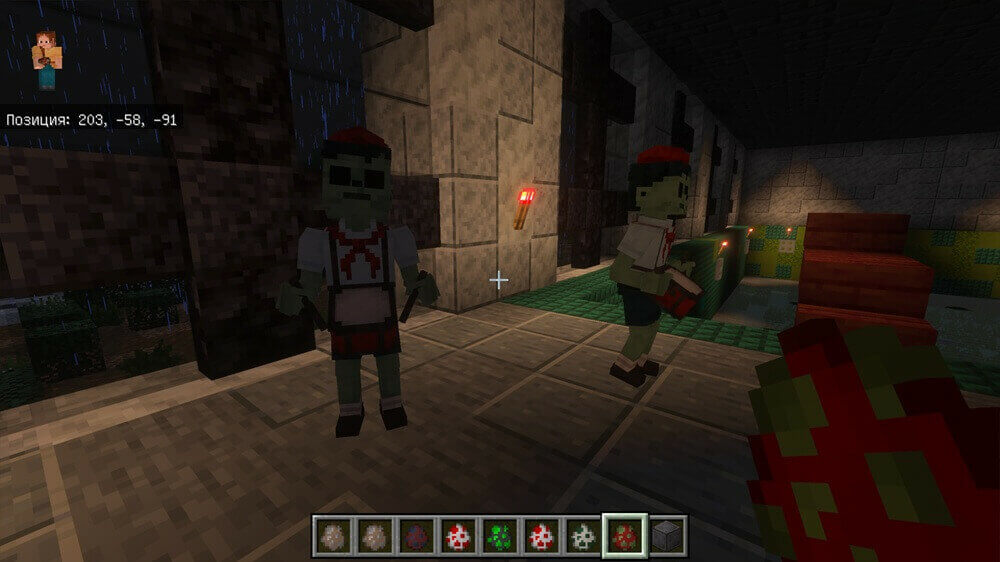The image size is (1000, 562).
Task: Switch to the gray stone block slot
Action: 665,538
